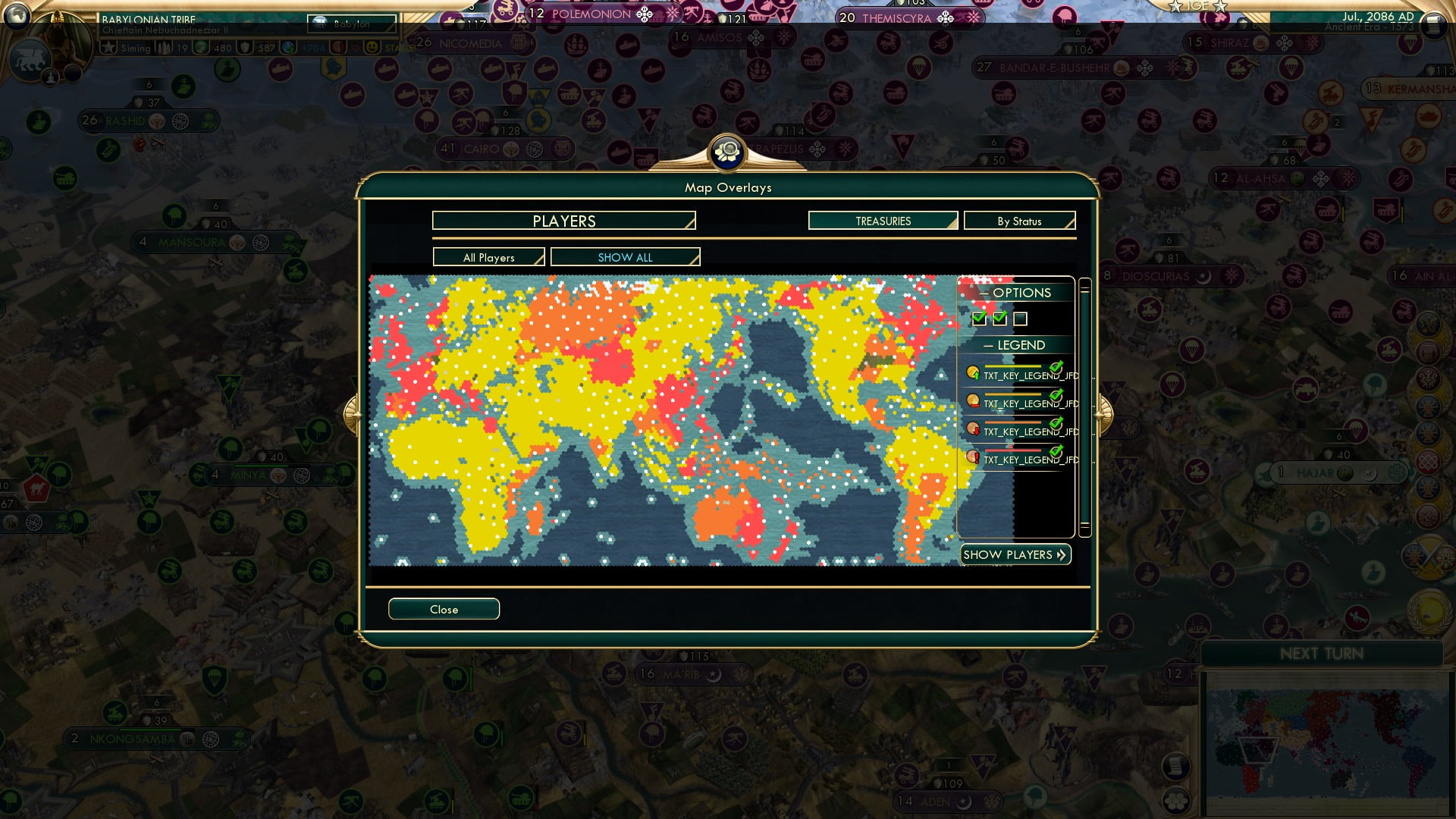Open the PLAYERS overlay dropdown
Image resolution: width=1456 pixels, height=819 pixels.
[563, 221]
